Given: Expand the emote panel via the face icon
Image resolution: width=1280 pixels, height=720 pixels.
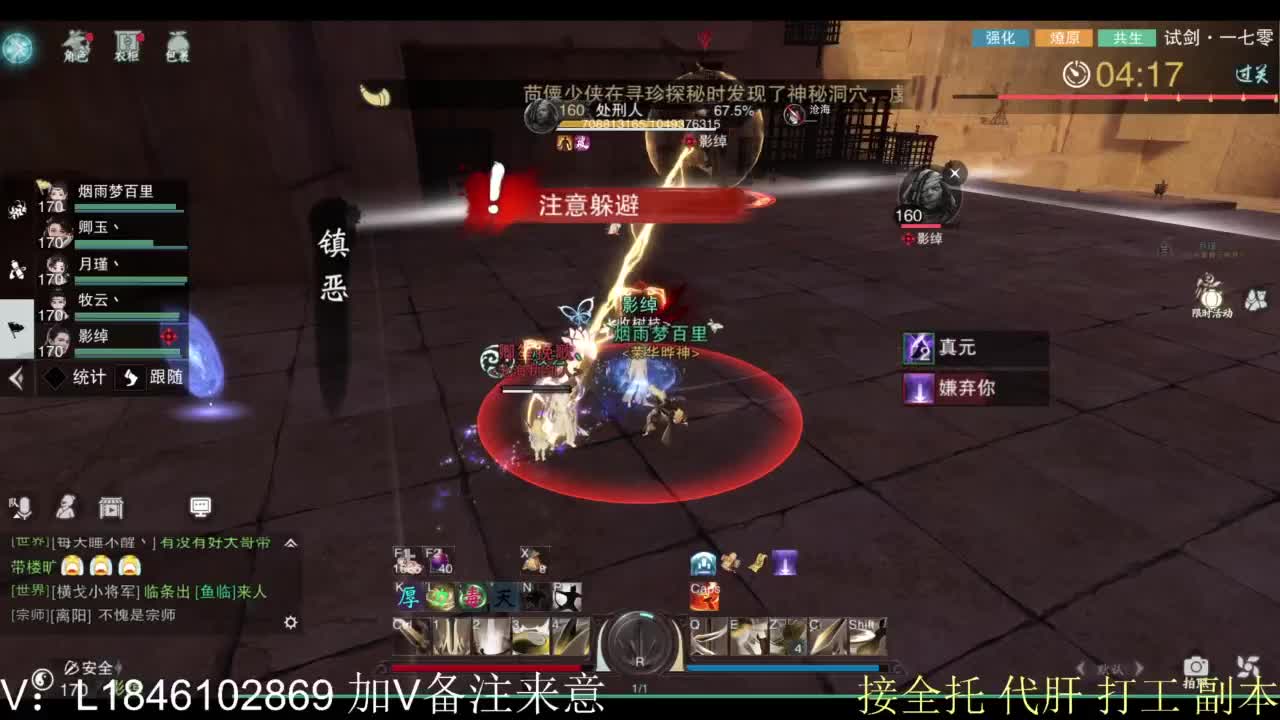Looking at the screenshot, I should [66, 508].
